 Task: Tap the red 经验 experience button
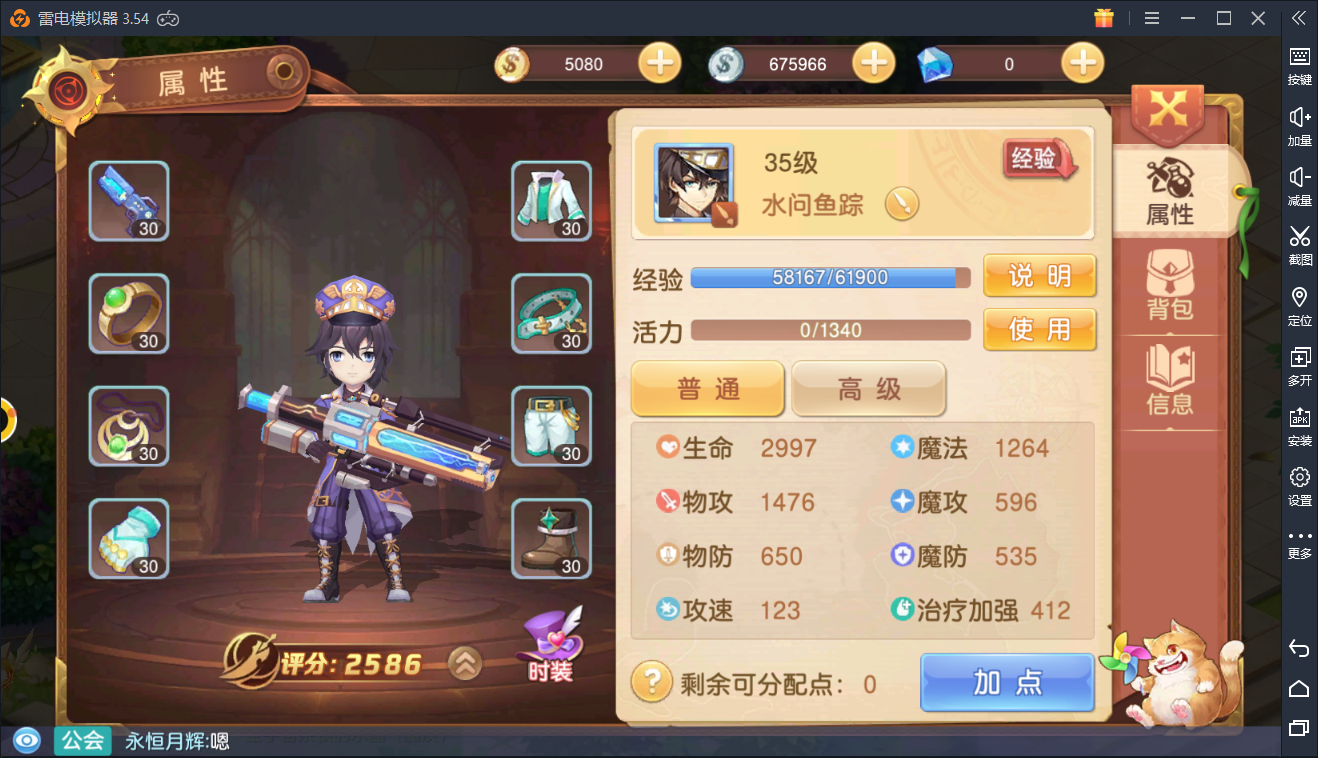tap(1037, 159)
